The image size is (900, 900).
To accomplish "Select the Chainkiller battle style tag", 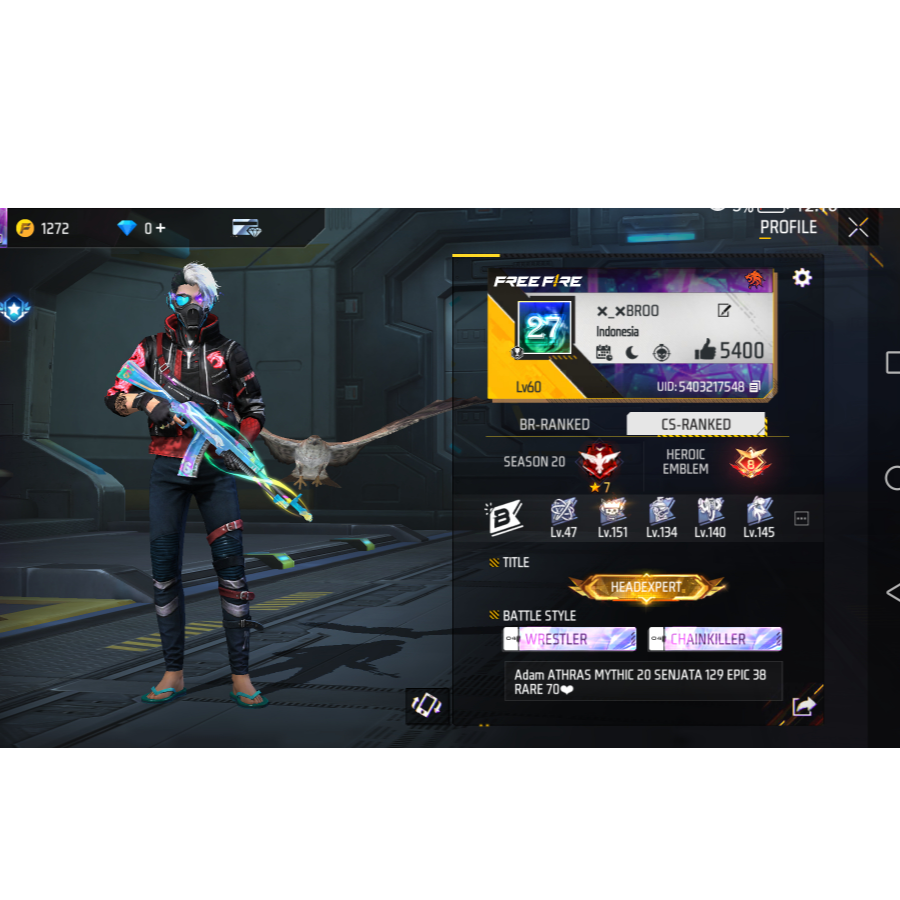I will [x=715, y=639].
